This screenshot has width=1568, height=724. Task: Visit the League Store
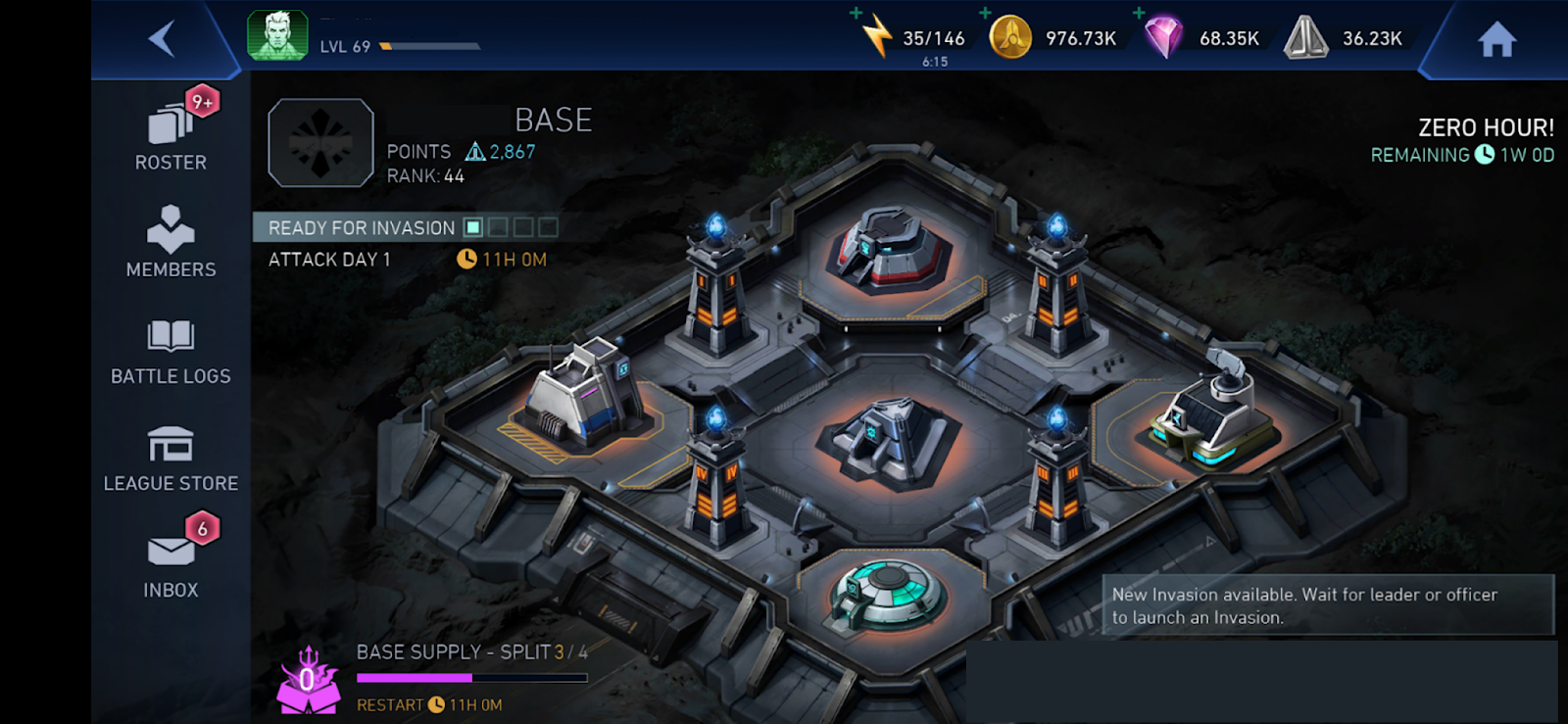171,458
